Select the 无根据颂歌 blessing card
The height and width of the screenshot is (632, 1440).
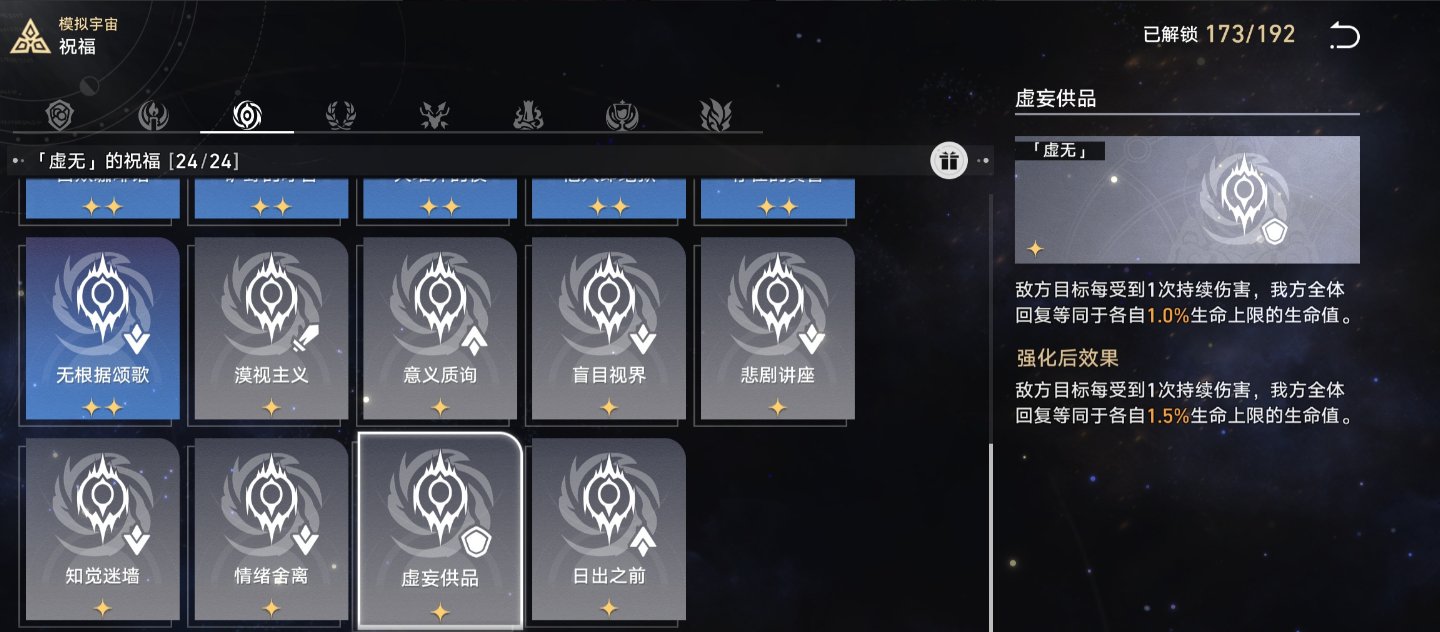pyautogui.click(x=103, y=328)
